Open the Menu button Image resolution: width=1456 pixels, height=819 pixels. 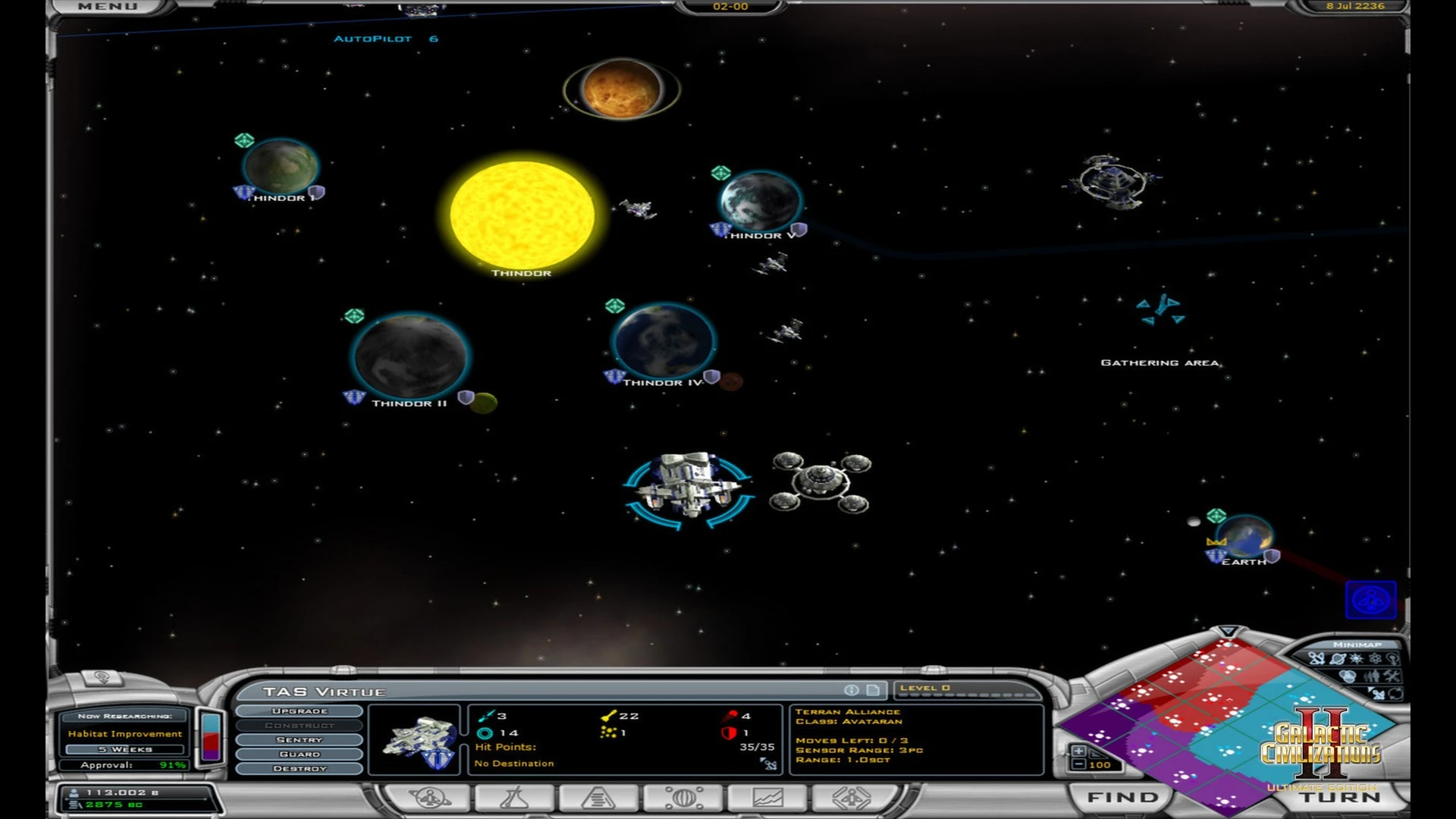tap(107, 7)
